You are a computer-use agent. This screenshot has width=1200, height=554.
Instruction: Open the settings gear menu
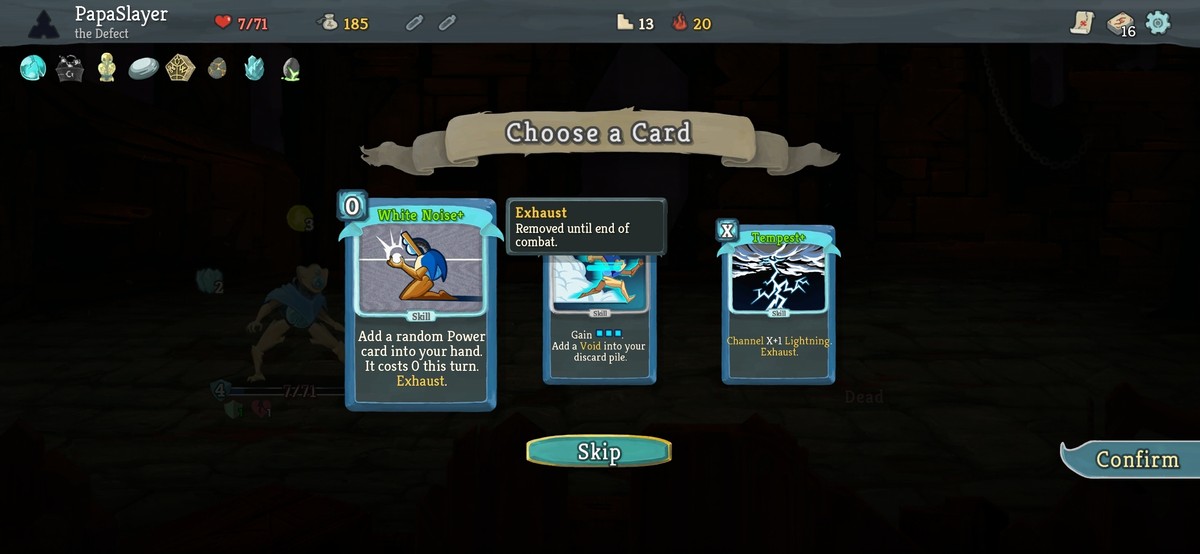pyautogui.click(x=1158, y=22)
